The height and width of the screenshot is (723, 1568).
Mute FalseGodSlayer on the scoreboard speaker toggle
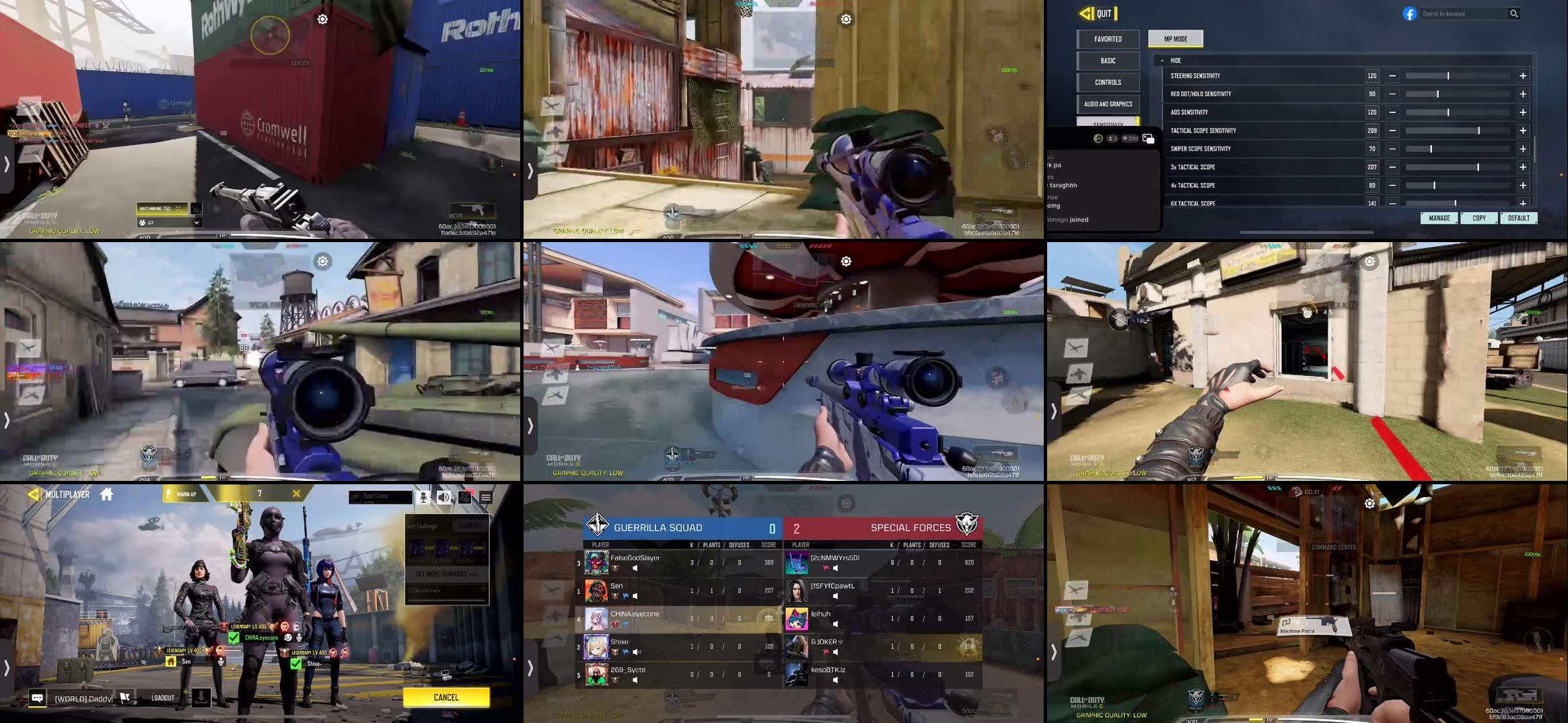point(635,567)
